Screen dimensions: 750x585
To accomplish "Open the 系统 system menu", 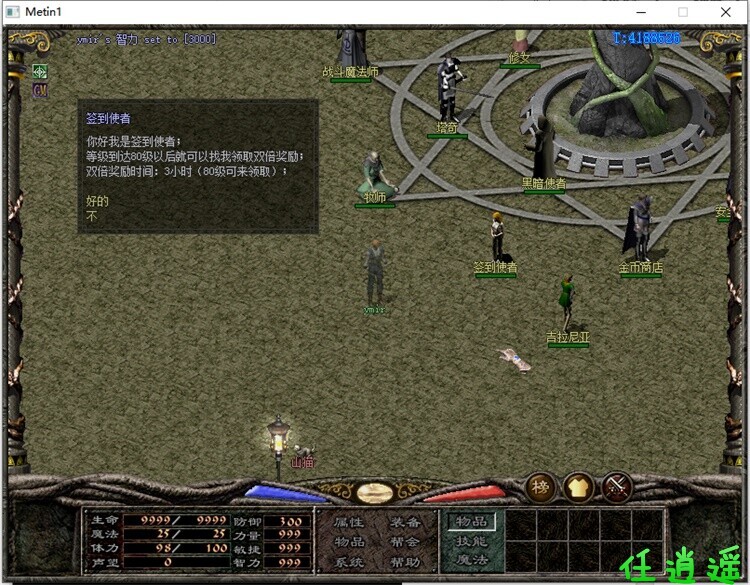I will (x=349, y=562).
